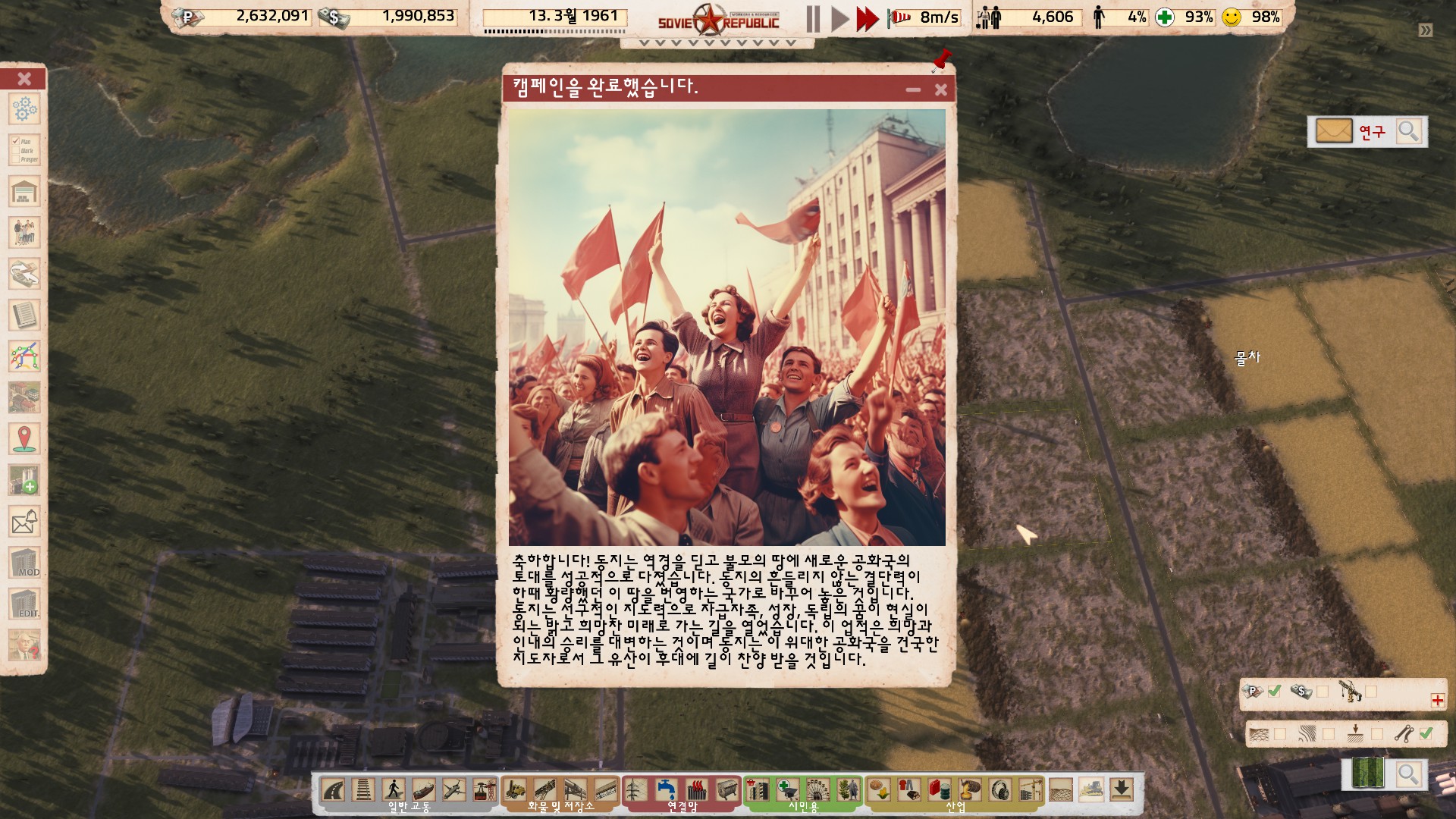Minimize the campaign completed window
1456x819 pixels.
913,89
